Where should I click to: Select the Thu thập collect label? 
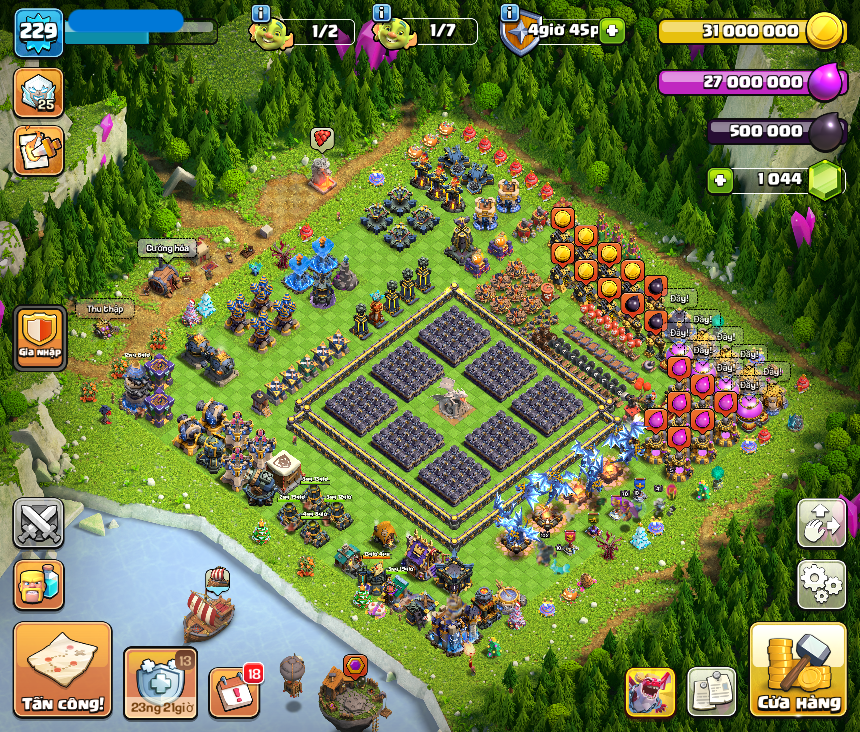[104, 309]
